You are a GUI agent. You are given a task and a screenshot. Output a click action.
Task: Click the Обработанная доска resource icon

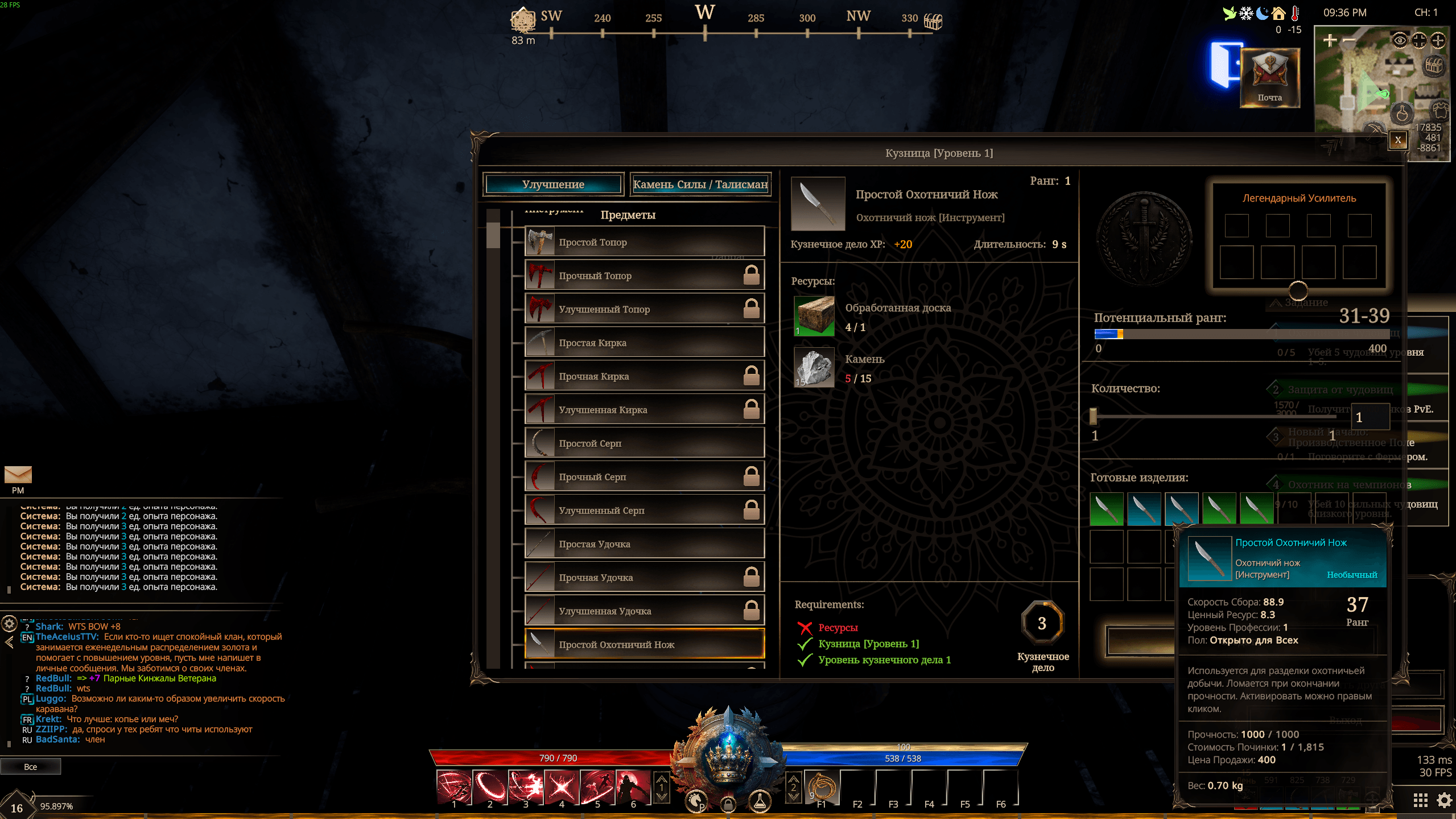point(814,316)
